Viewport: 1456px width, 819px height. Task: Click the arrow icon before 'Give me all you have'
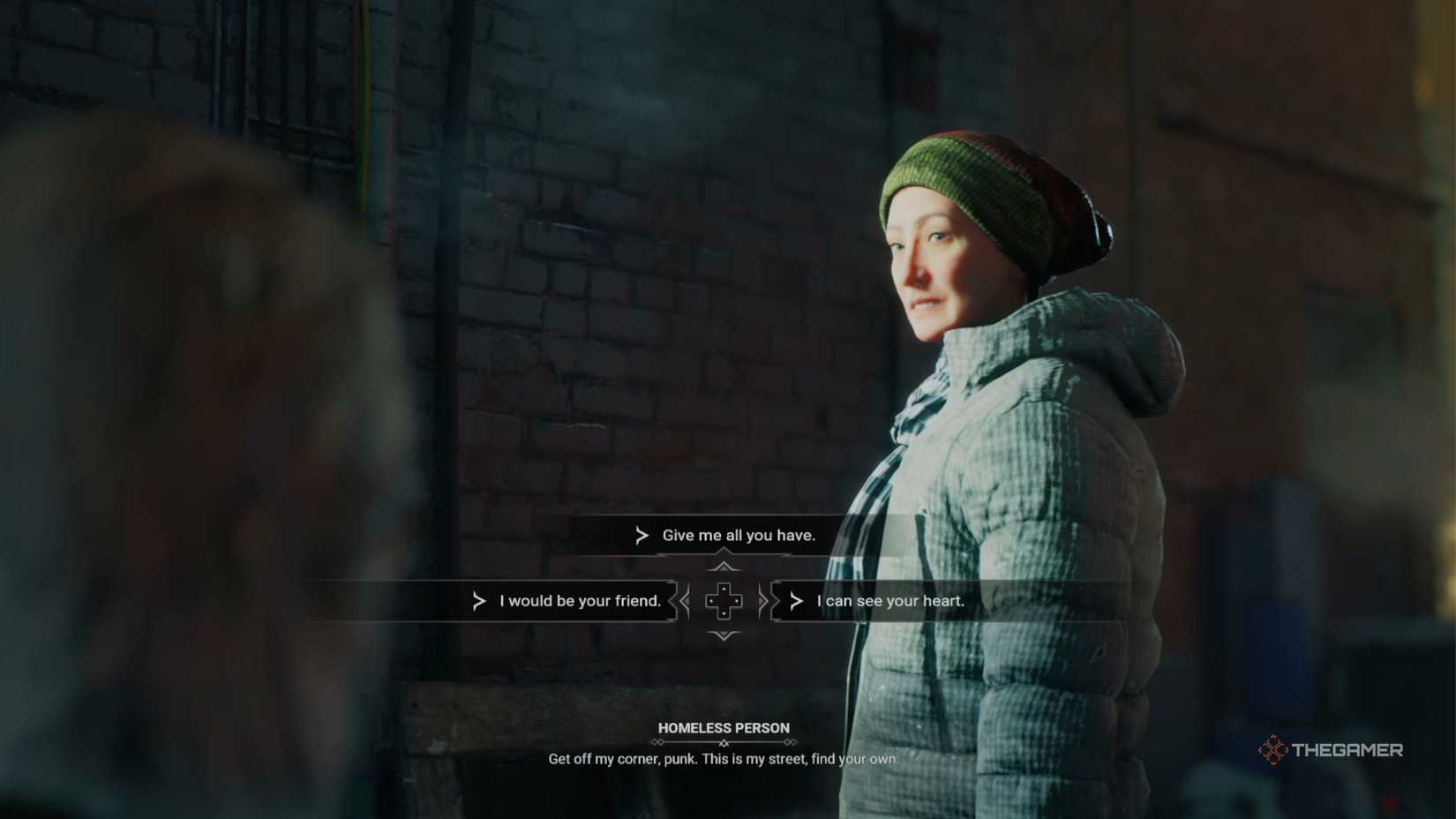[642, 535]
